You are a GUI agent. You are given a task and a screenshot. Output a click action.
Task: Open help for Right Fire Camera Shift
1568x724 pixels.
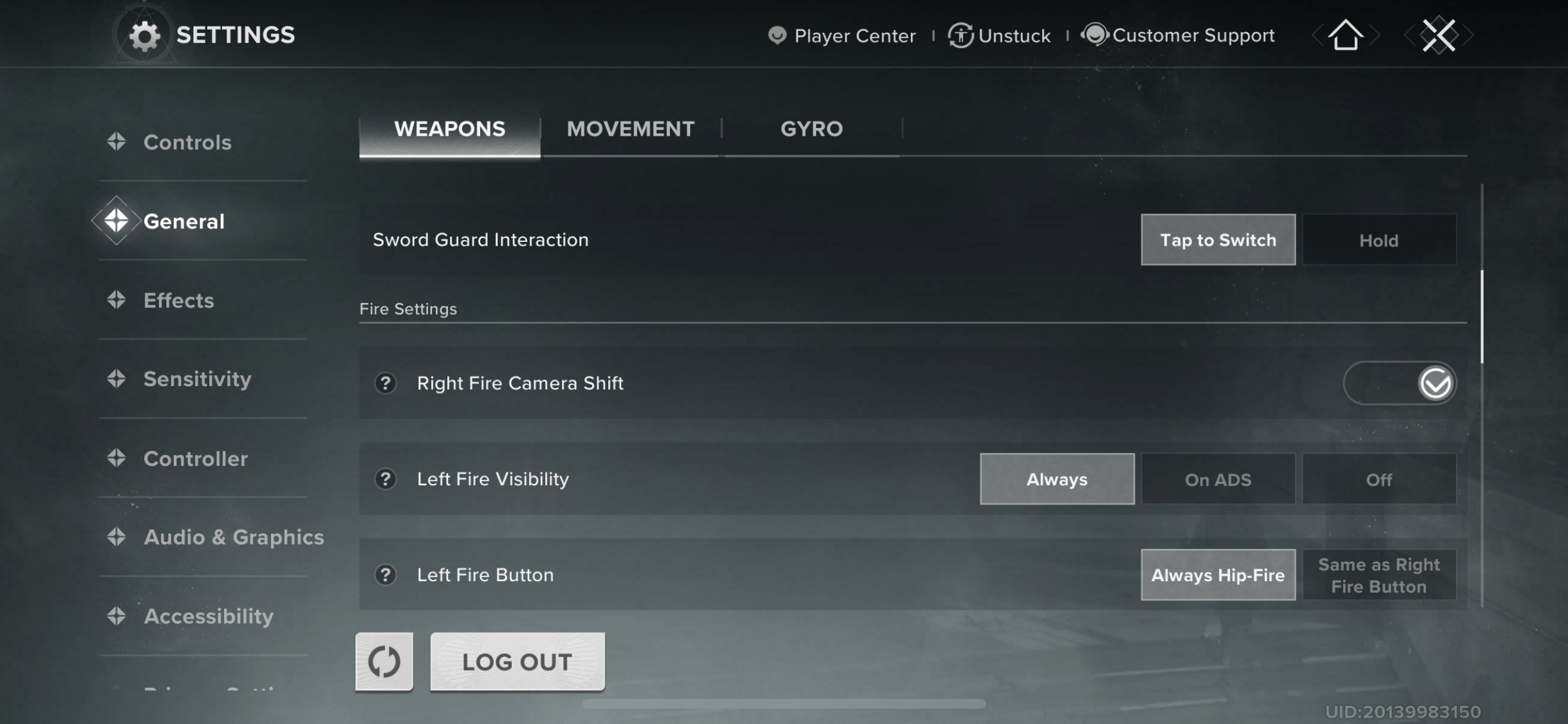[x=385, y=383]
